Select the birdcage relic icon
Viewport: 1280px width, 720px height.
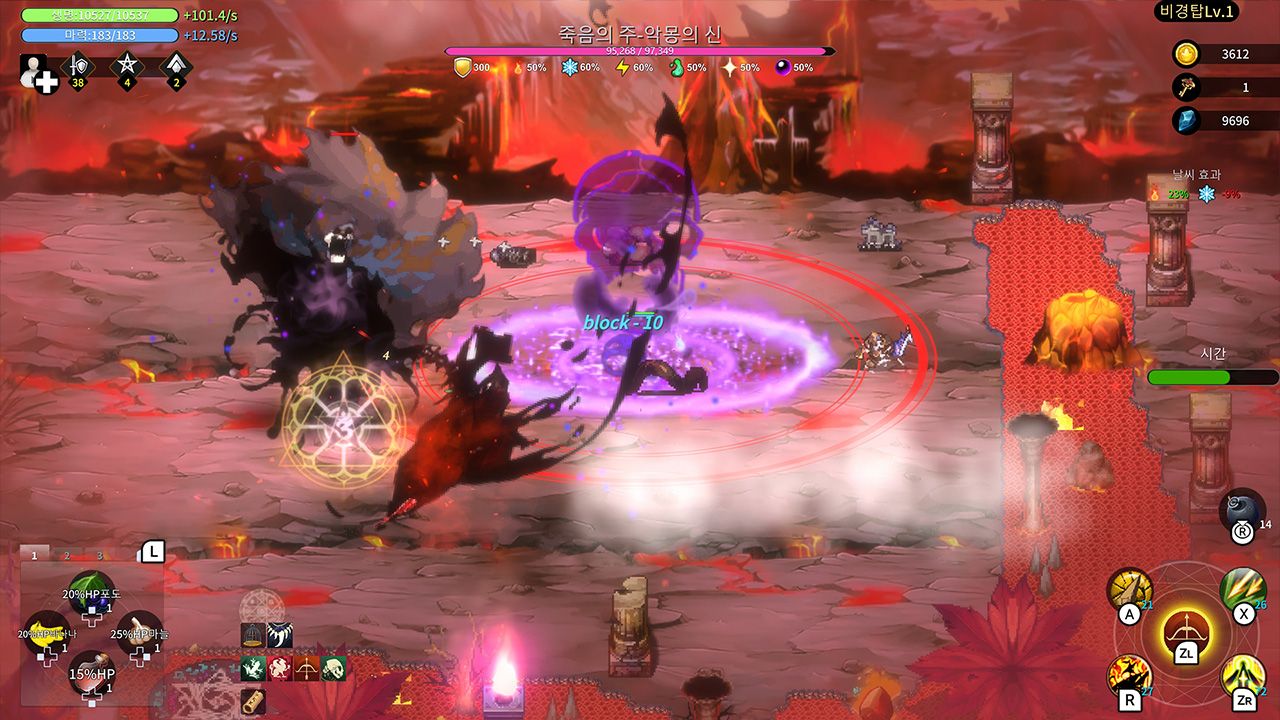click(253, 634)
